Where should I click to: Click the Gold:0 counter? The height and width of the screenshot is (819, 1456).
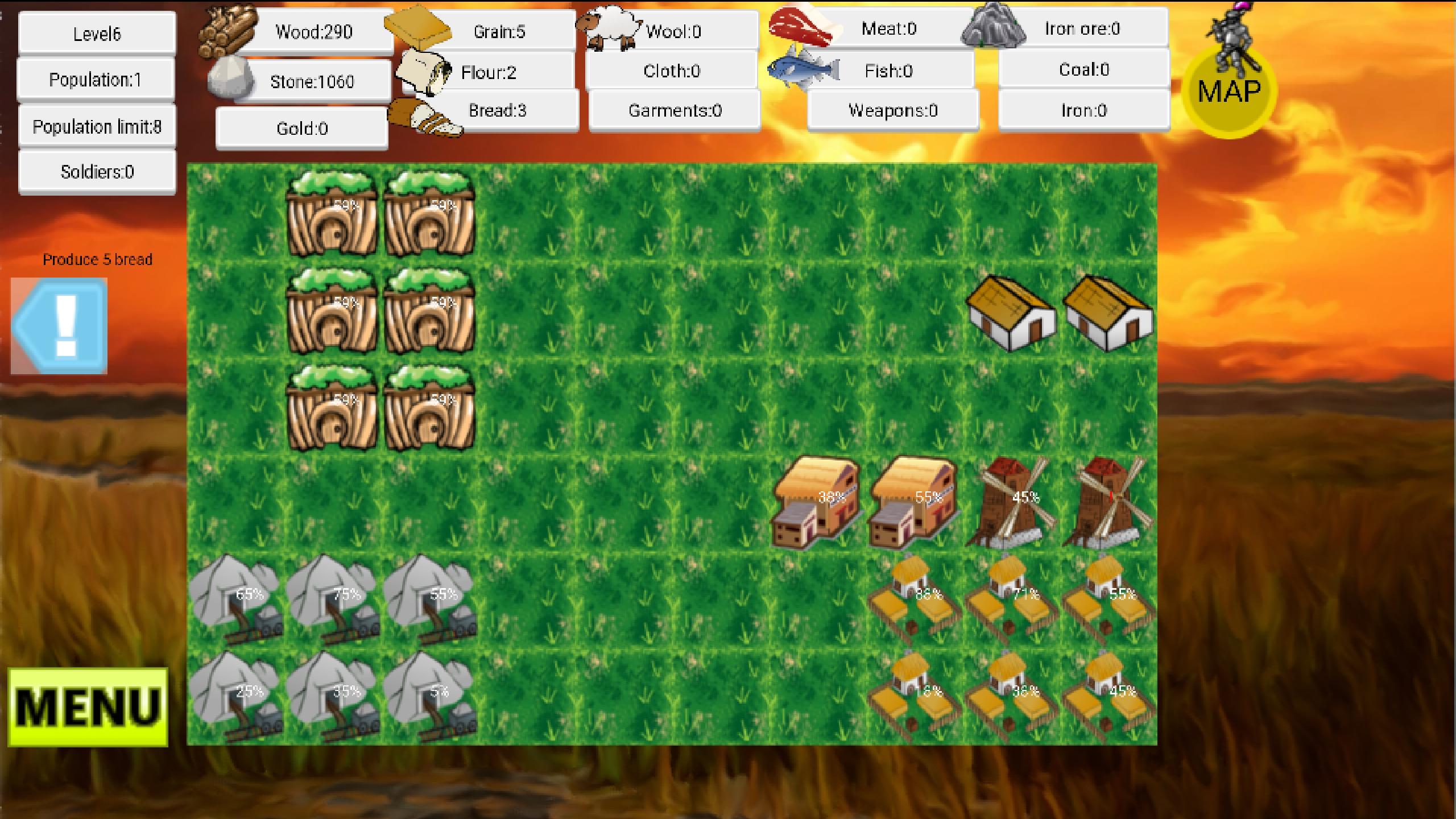[301, 128]
